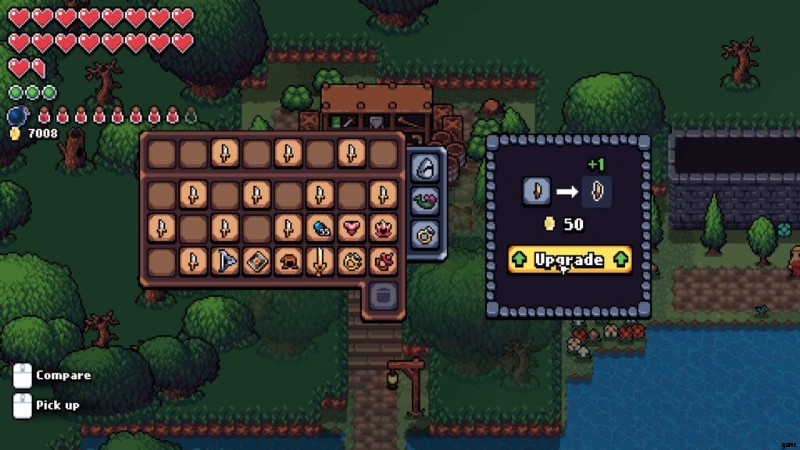Select the golden sword item slot
800x450 pixels.
point(320,262)
